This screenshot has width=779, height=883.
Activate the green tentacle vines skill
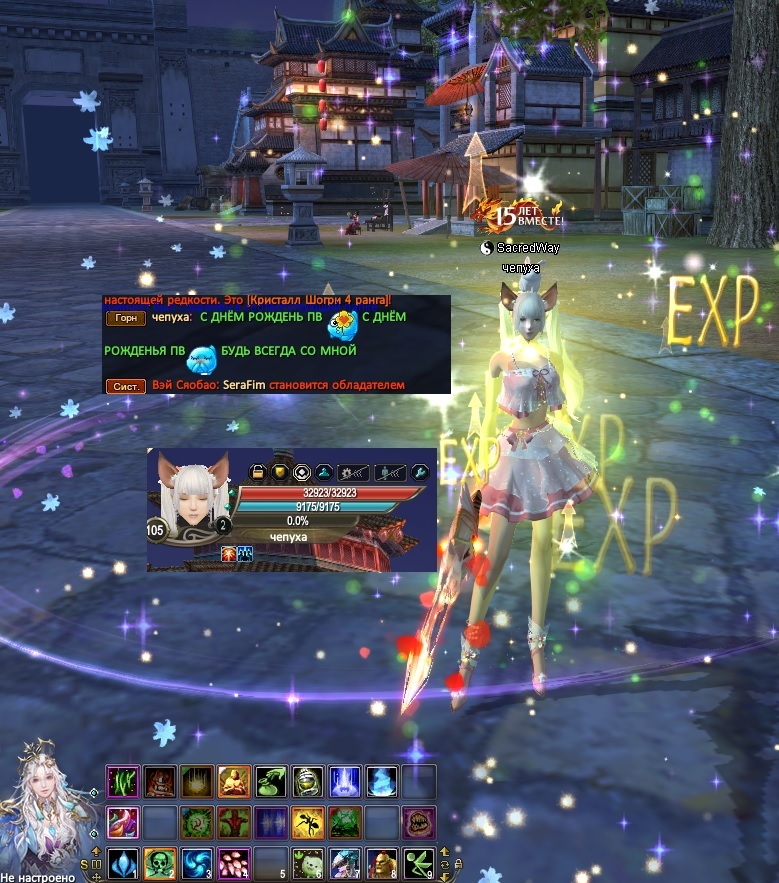pos(121,780)
